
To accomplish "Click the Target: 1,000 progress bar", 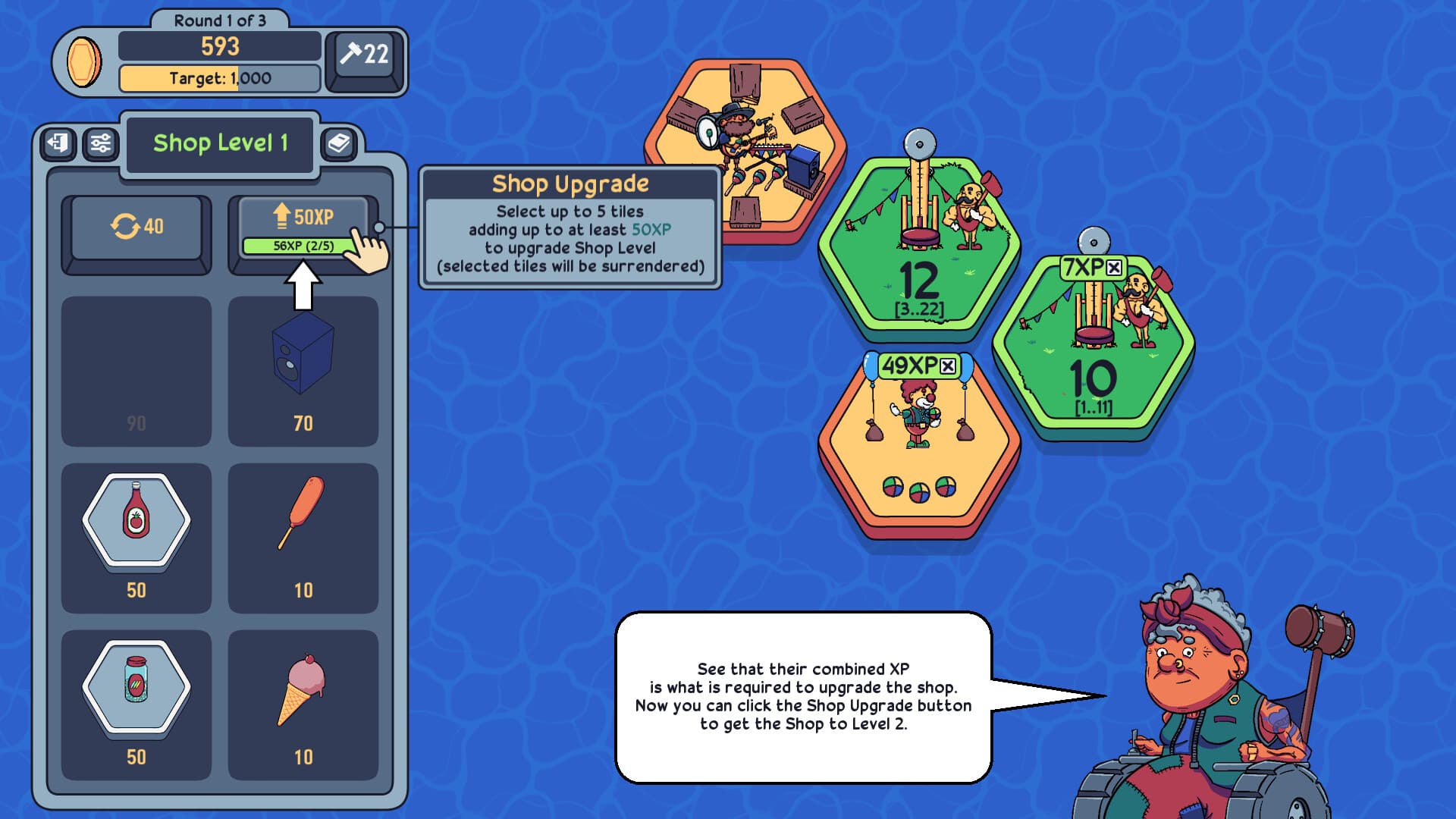I will pyautogui.click(x=218, y=79).
